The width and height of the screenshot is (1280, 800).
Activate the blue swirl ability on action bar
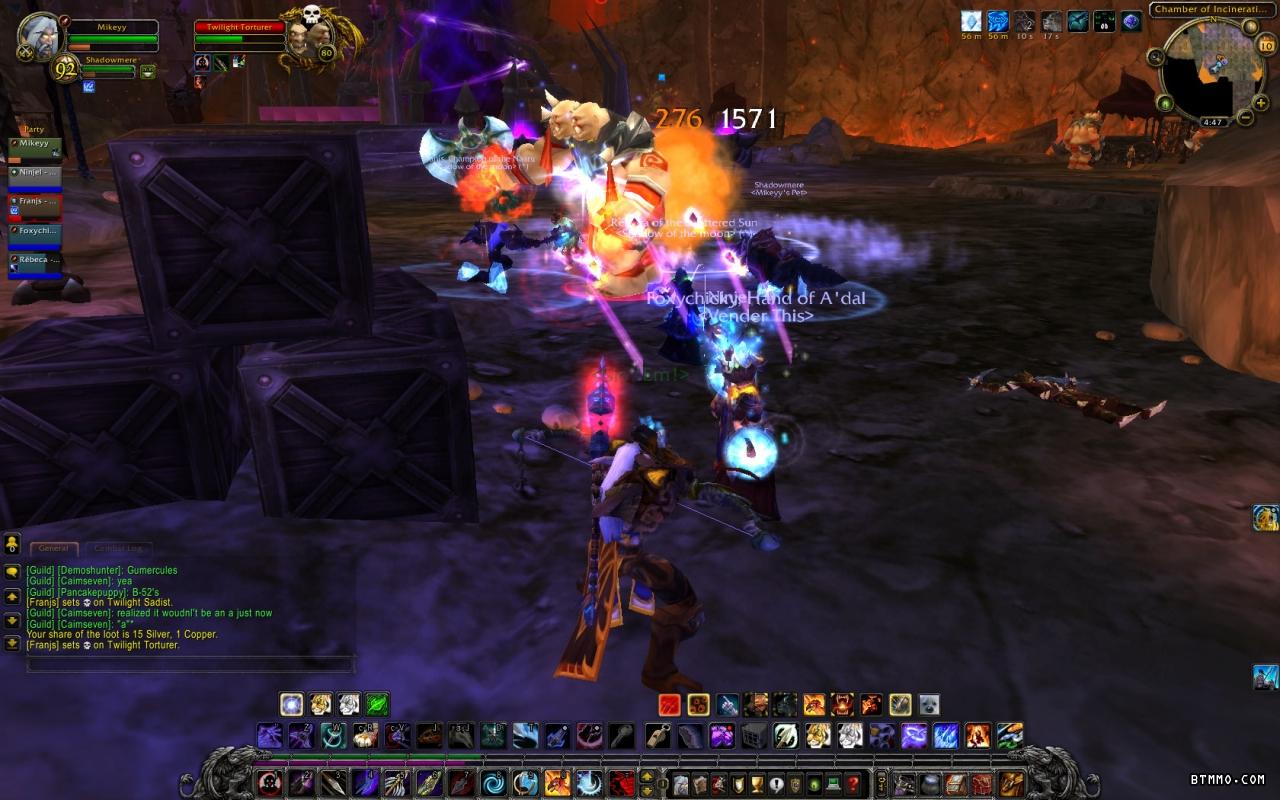(x=493, y=783)
